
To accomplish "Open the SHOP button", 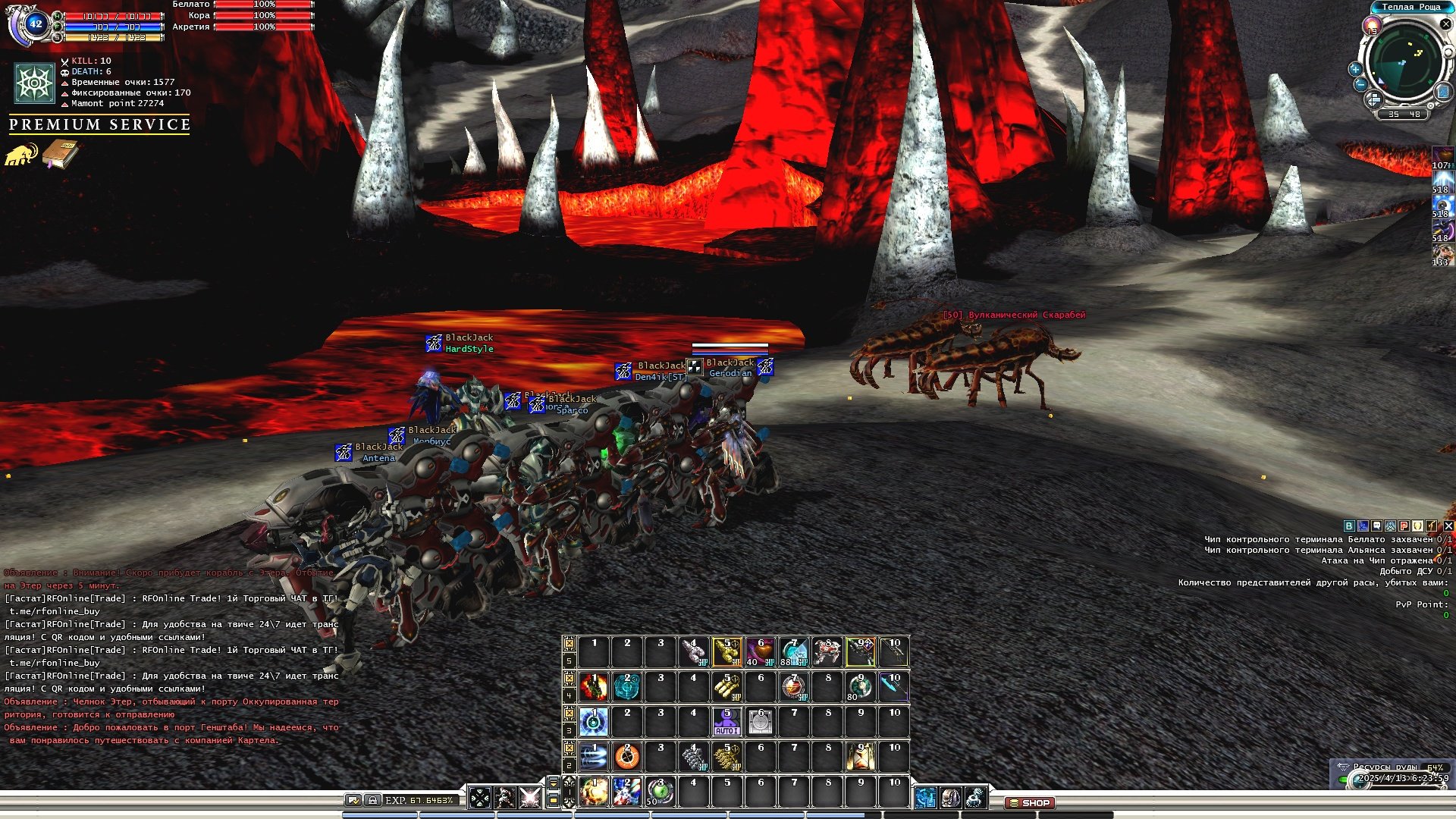I will click(1030, 802).
